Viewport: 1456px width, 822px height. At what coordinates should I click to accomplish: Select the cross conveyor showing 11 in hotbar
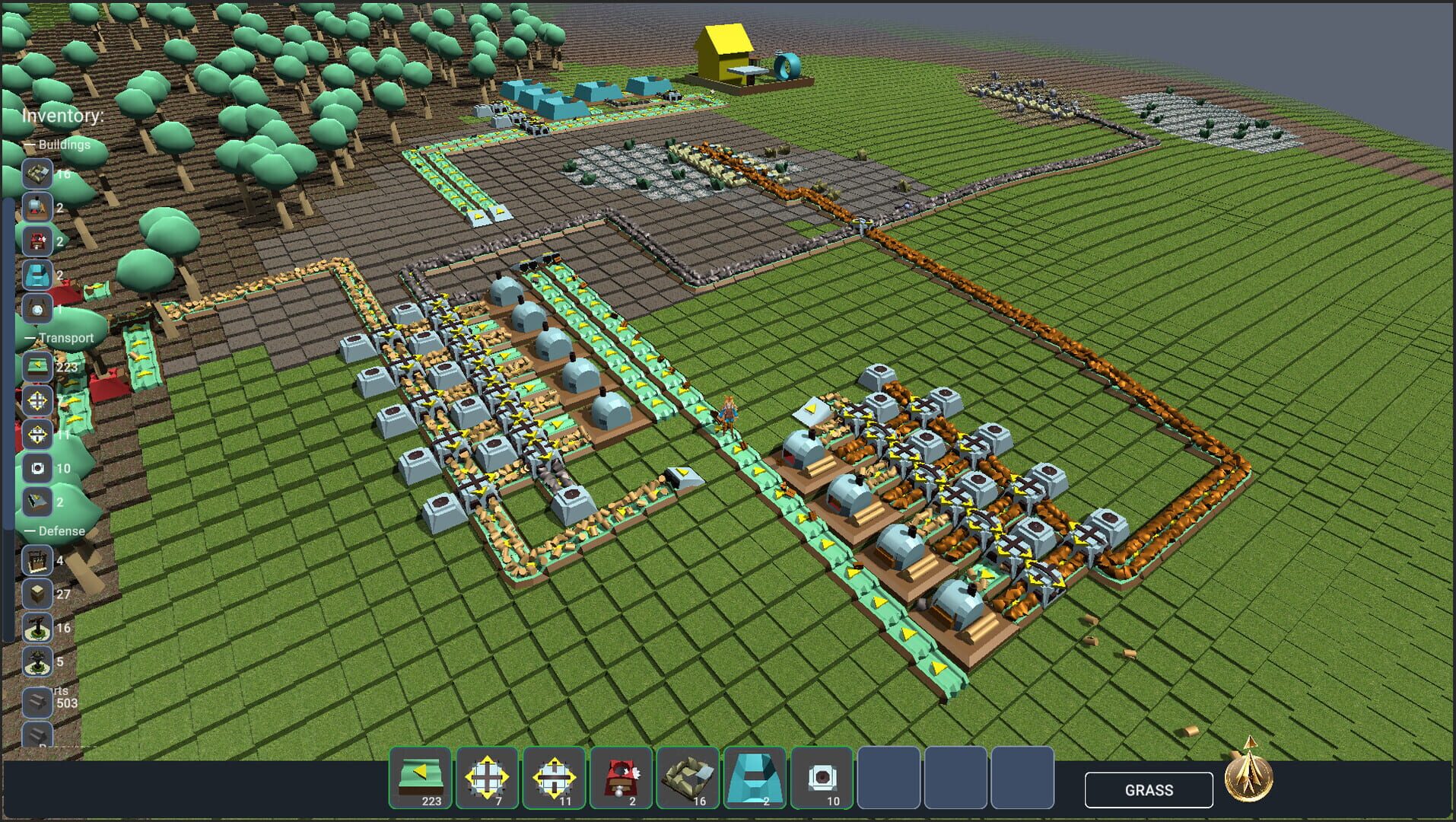click(554, 776)
